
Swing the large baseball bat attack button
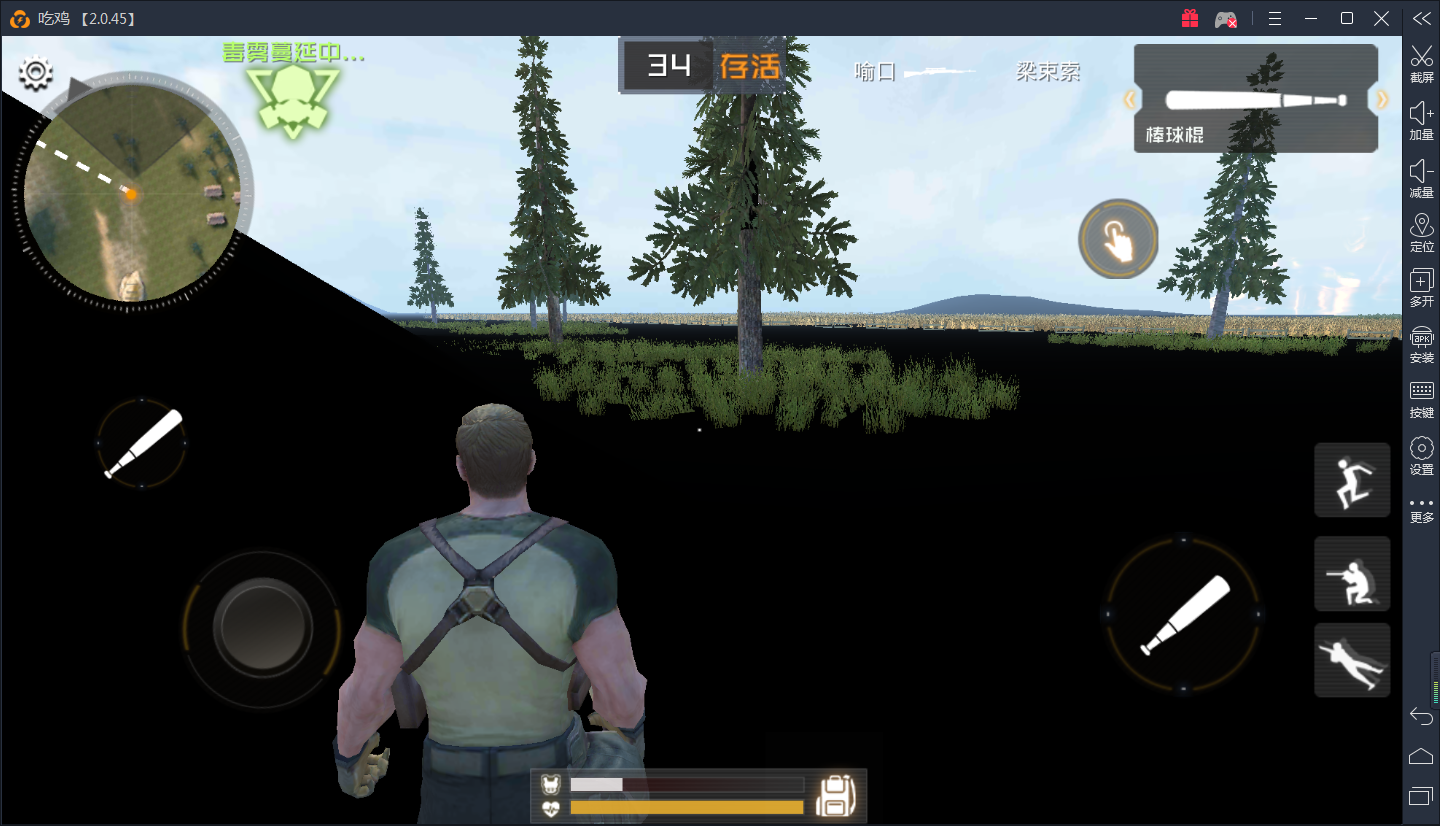[x=1184, y=614]
